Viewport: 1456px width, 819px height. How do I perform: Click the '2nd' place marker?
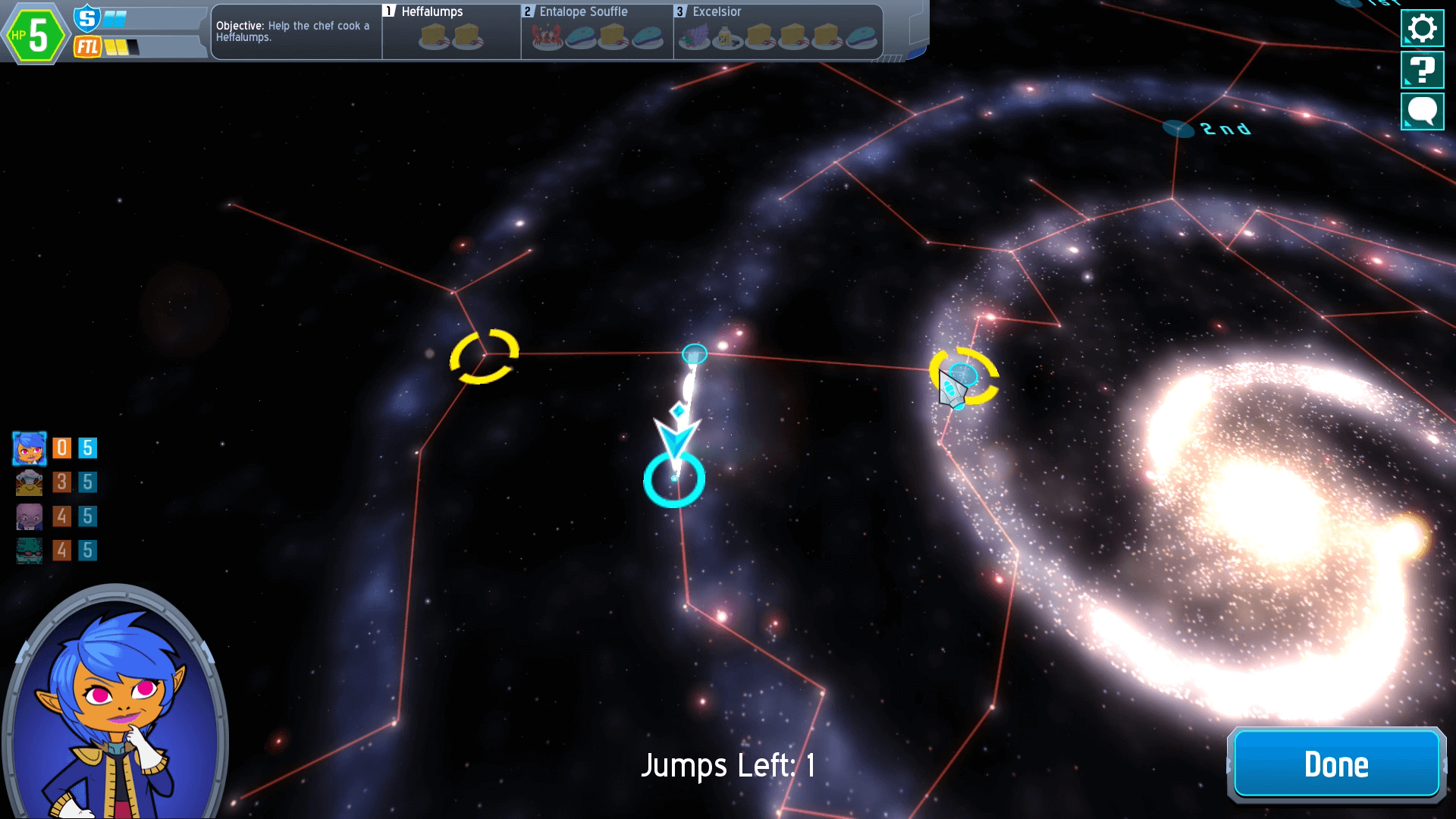[1180, 127]
